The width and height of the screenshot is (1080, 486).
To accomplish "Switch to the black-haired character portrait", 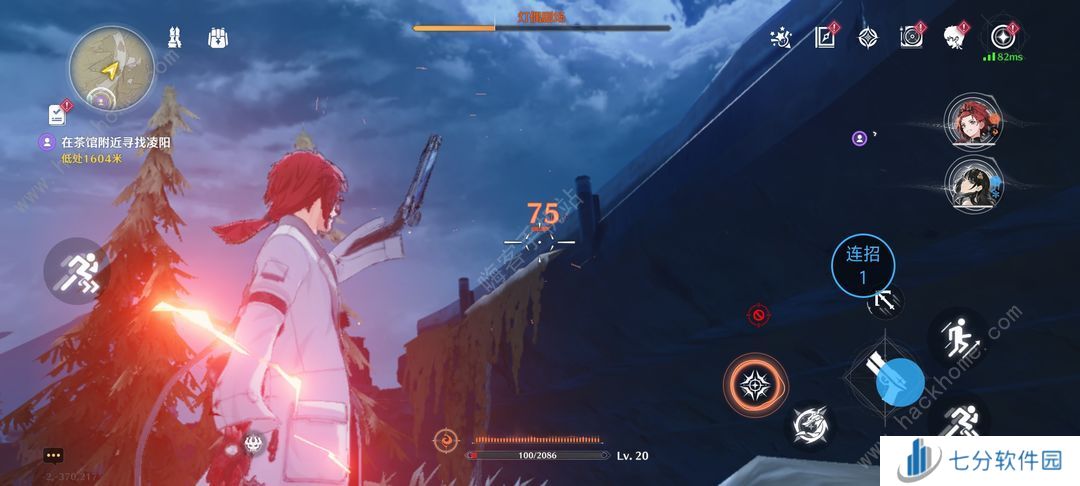I will tap(969, 184).
